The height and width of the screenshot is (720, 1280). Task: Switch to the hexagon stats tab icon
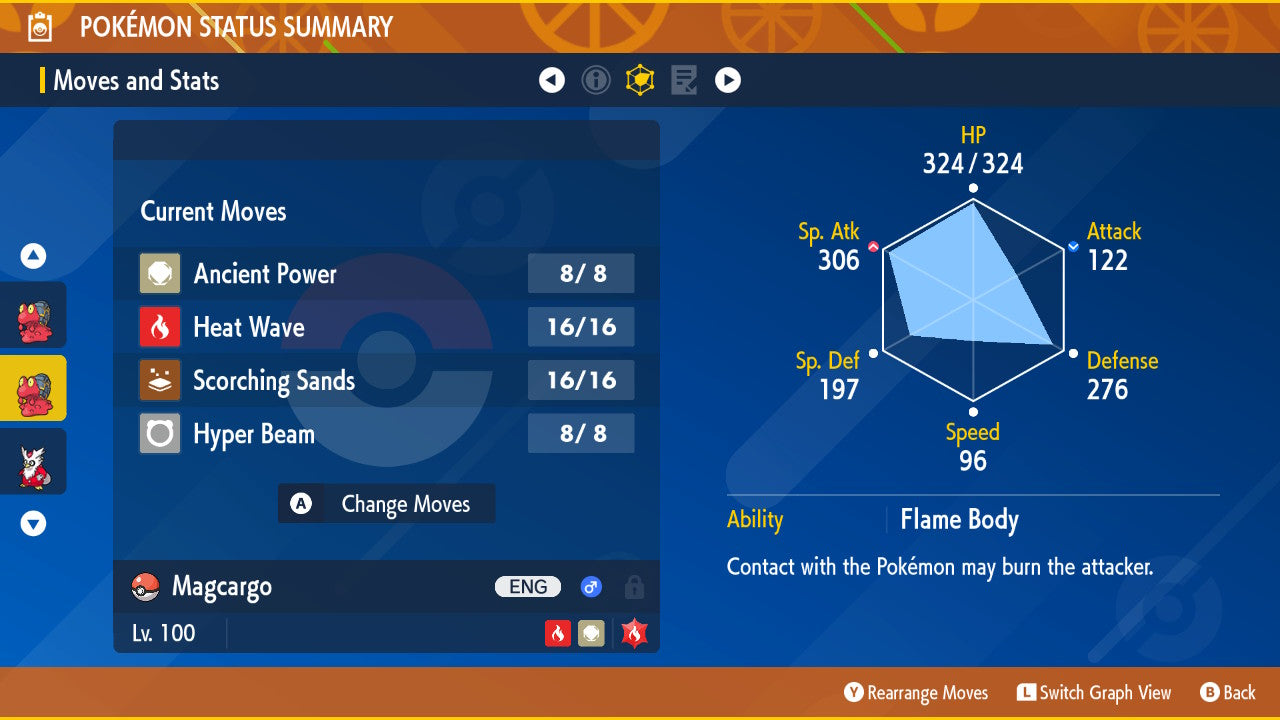click(640, 80)
